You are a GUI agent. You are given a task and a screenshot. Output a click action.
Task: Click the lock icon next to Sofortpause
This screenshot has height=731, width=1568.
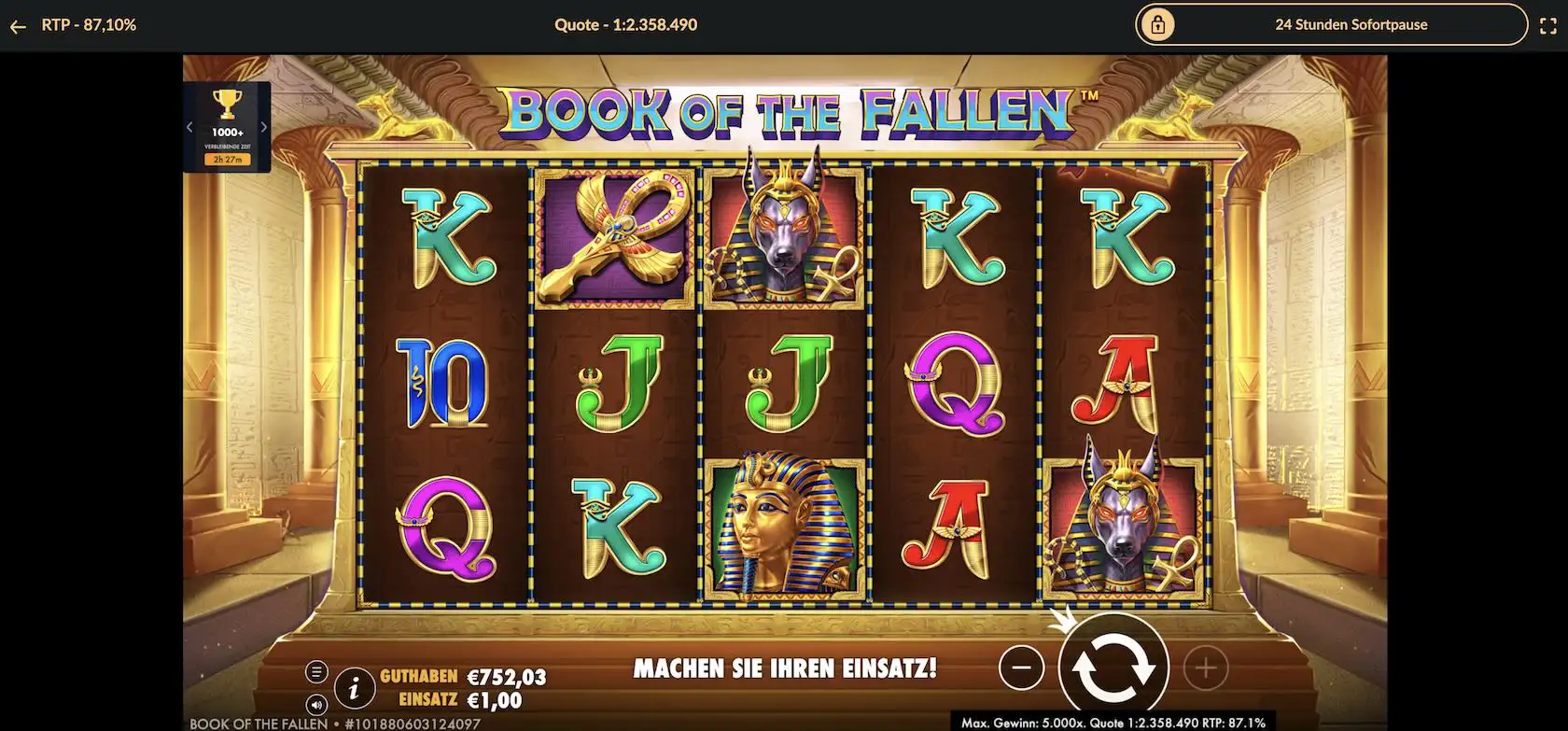(x=1160, y=24)
